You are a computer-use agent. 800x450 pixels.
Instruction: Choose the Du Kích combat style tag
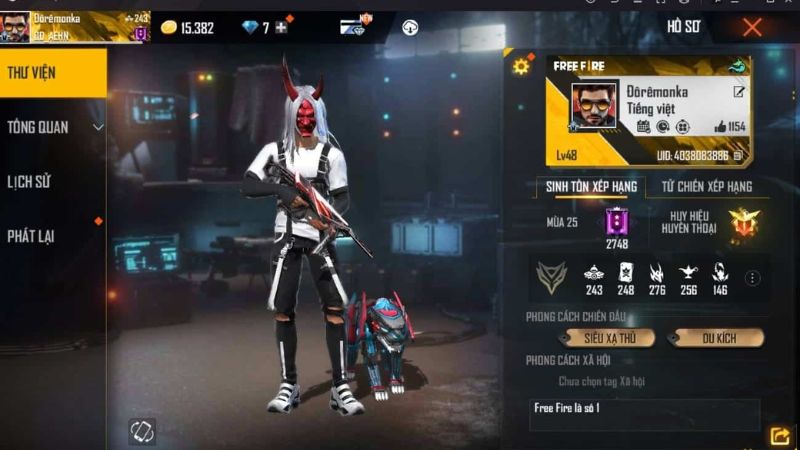coord(717,338)
